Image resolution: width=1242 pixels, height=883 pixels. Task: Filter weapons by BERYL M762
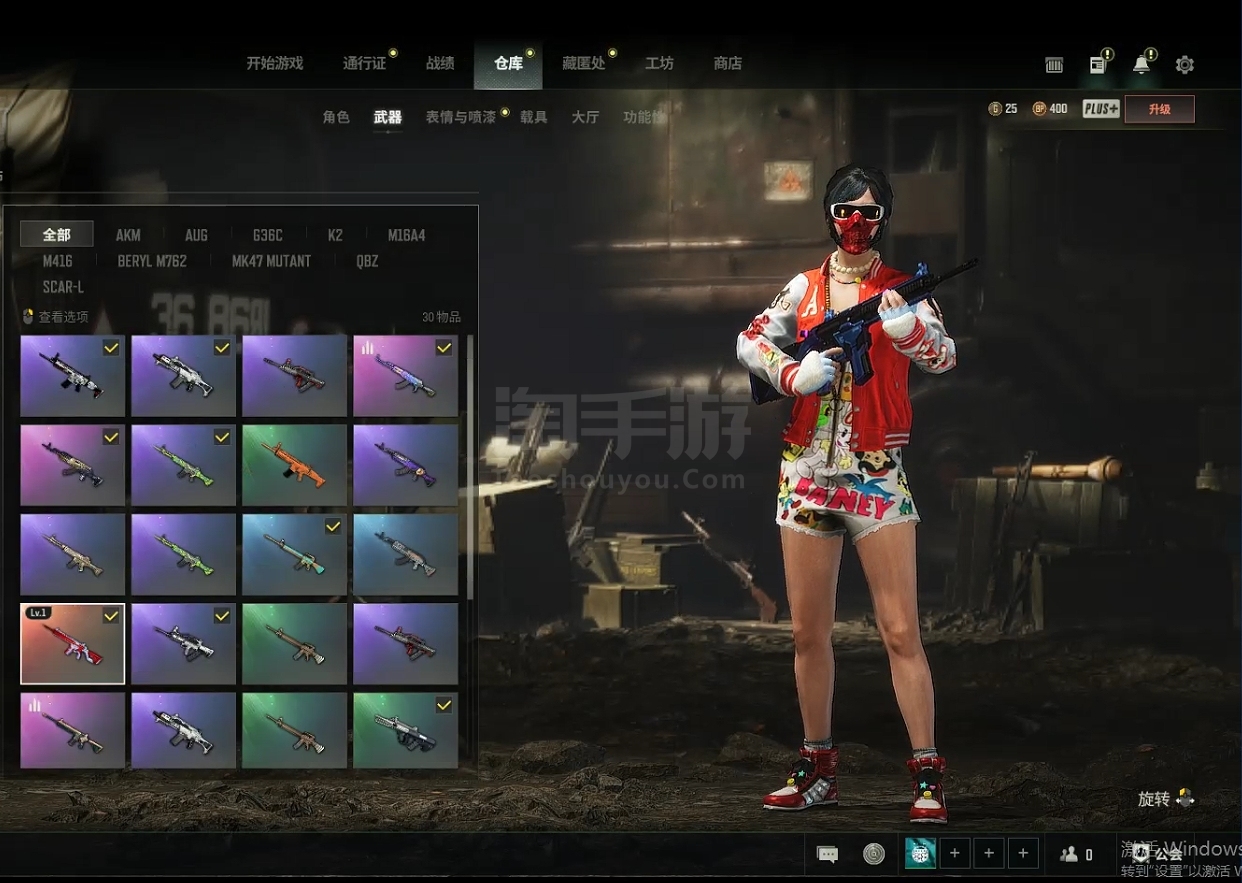click(x=152, y=261)
